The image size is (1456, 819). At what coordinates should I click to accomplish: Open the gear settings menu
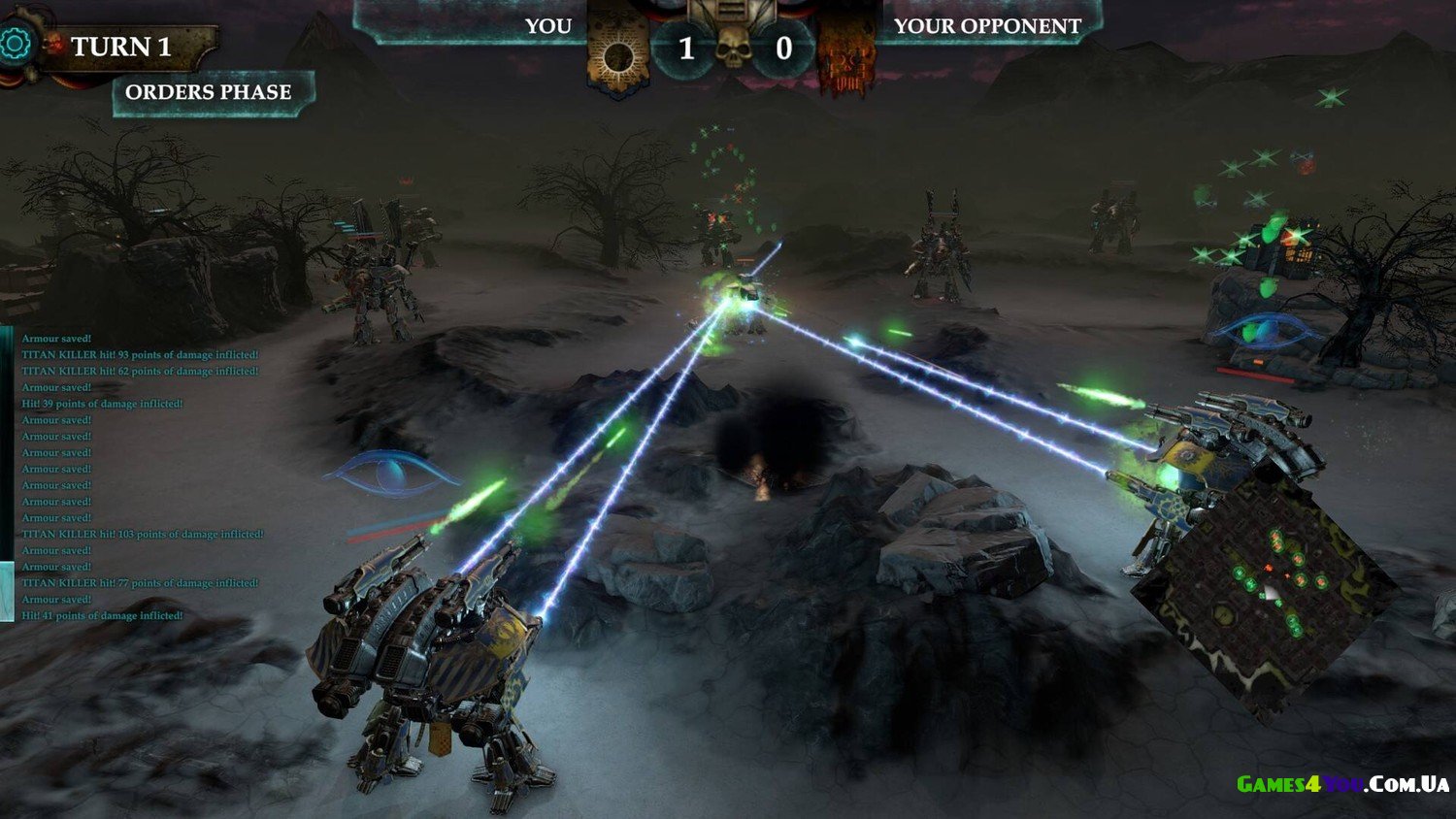(x=16, y=44)
